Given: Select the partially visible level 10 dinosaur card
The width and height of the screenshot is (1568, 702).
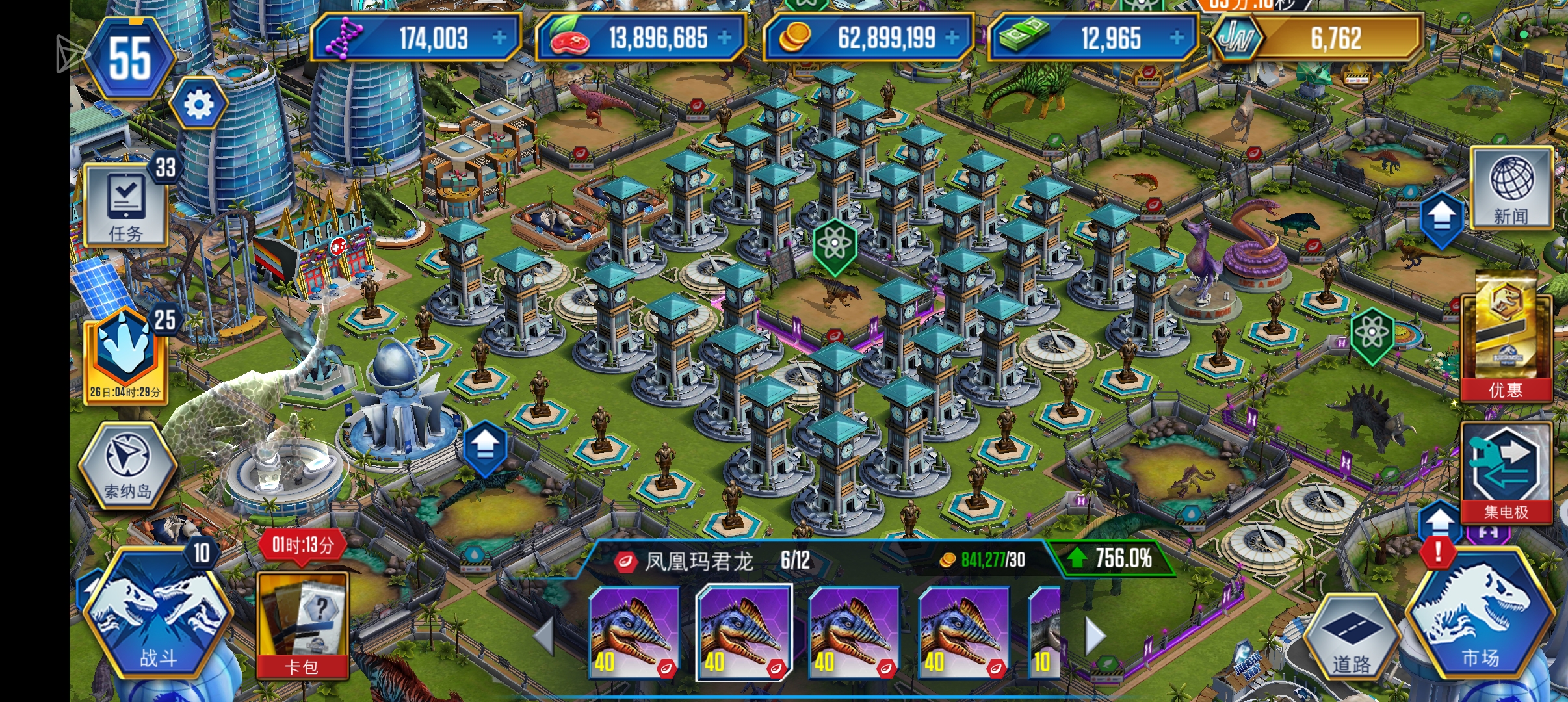Looking at the screenshot, I should tap(1045, 632).
